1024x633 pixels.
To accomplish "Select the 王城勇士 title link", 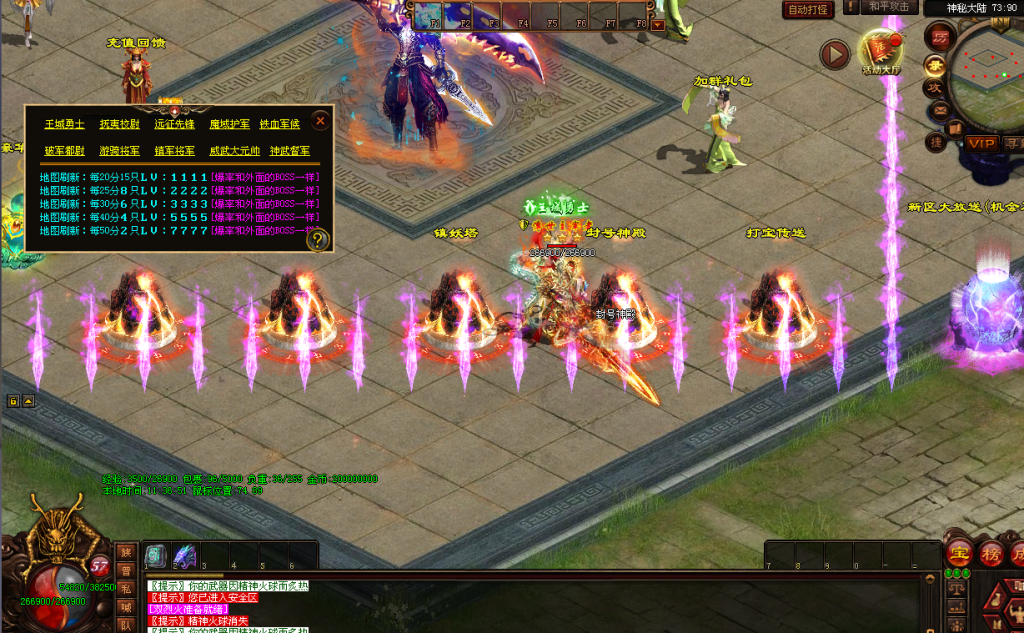I will click(64, 125).
